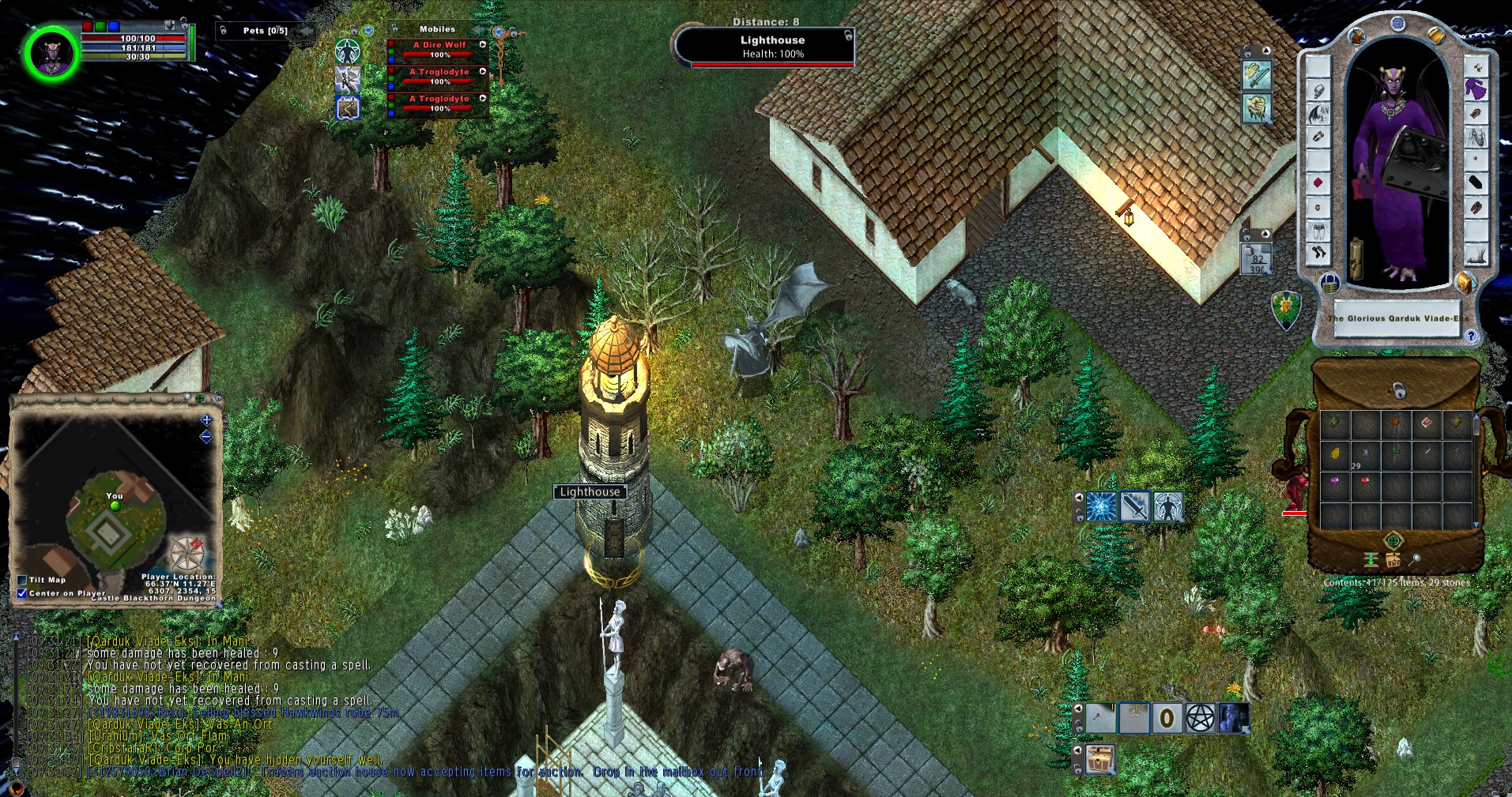Viewport: 1512px width, 797px height.
Task: Uncheck Center on Player option
Action: pyautogui.click(x=22, y=593)
